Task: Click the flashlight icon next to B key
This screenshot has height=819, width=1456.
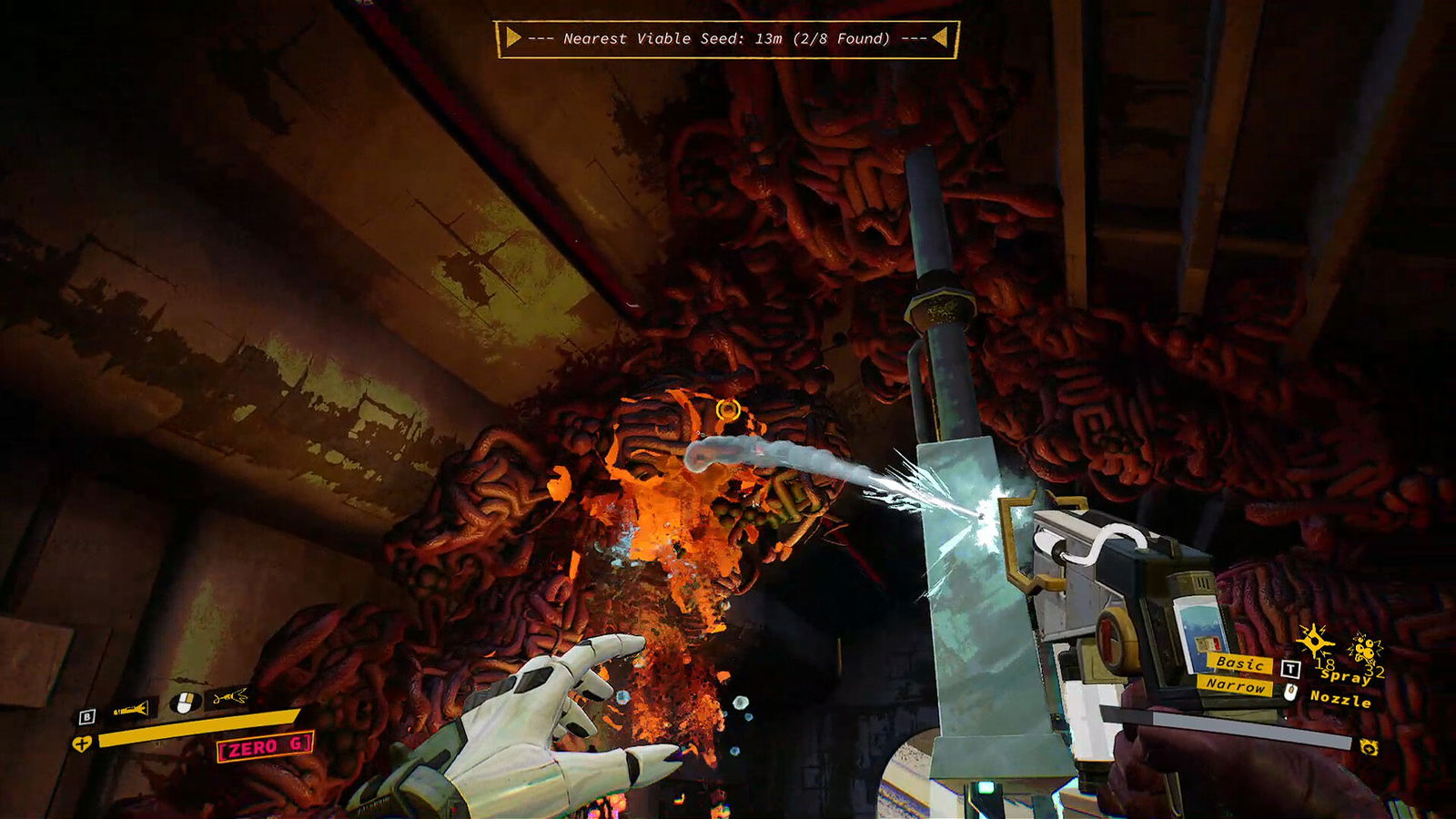Action: (x=130, y=708)
